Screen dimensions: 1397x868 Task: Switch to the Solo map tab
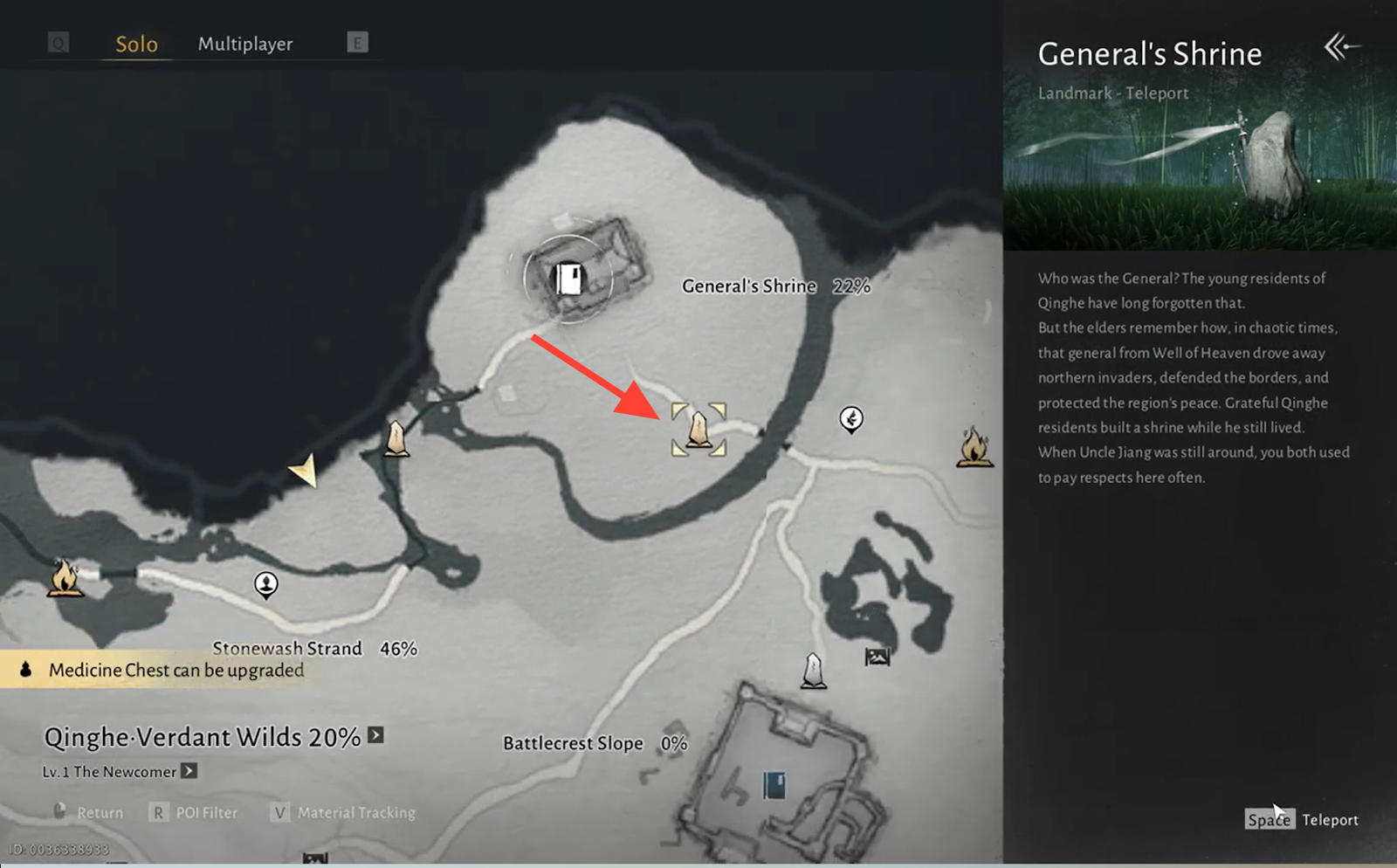coord(136,44)
